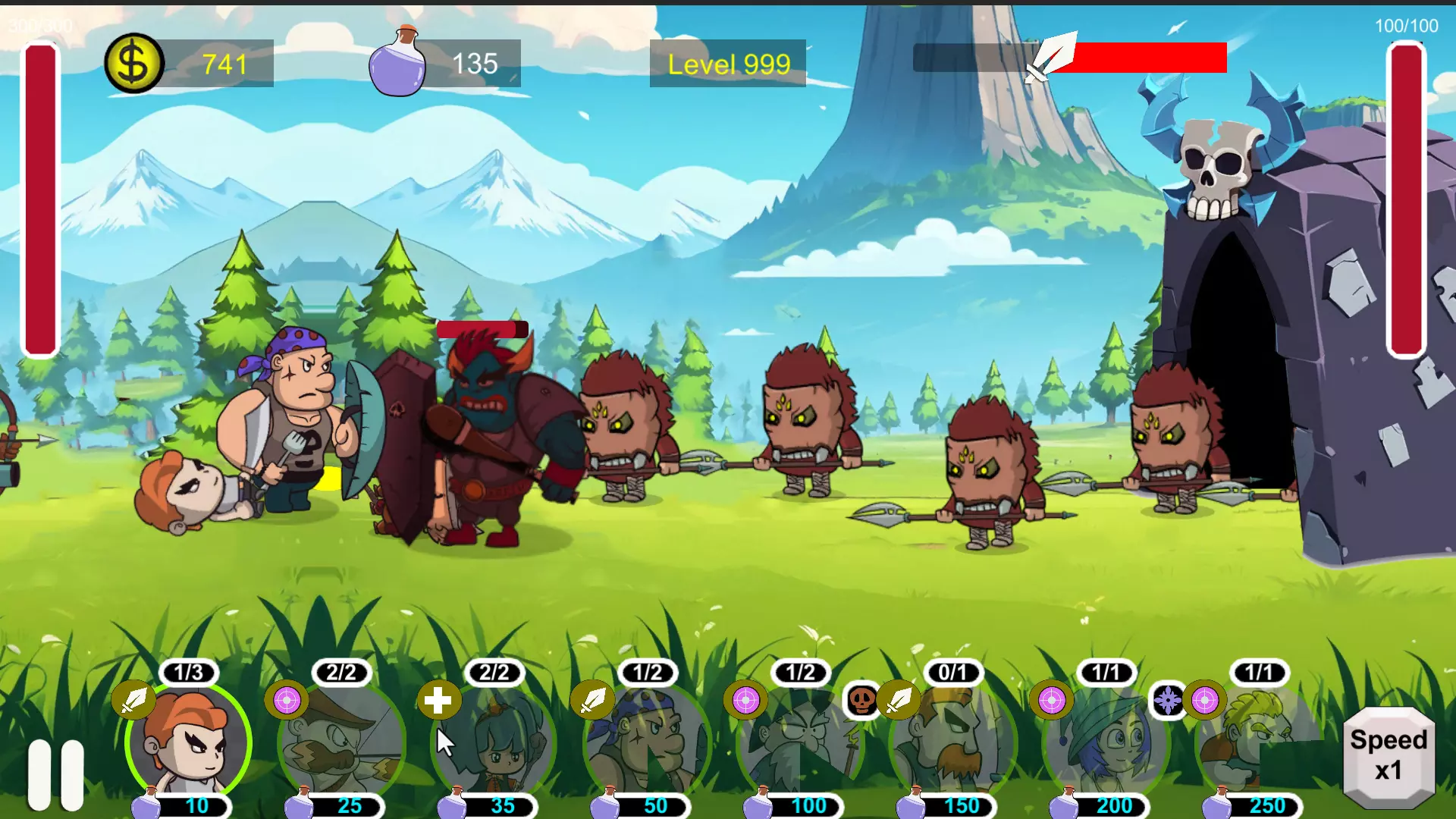Viewport: 1456px width, 819px height.
Task: Select the blonde hero costing 250
Action: point(1259,743)
